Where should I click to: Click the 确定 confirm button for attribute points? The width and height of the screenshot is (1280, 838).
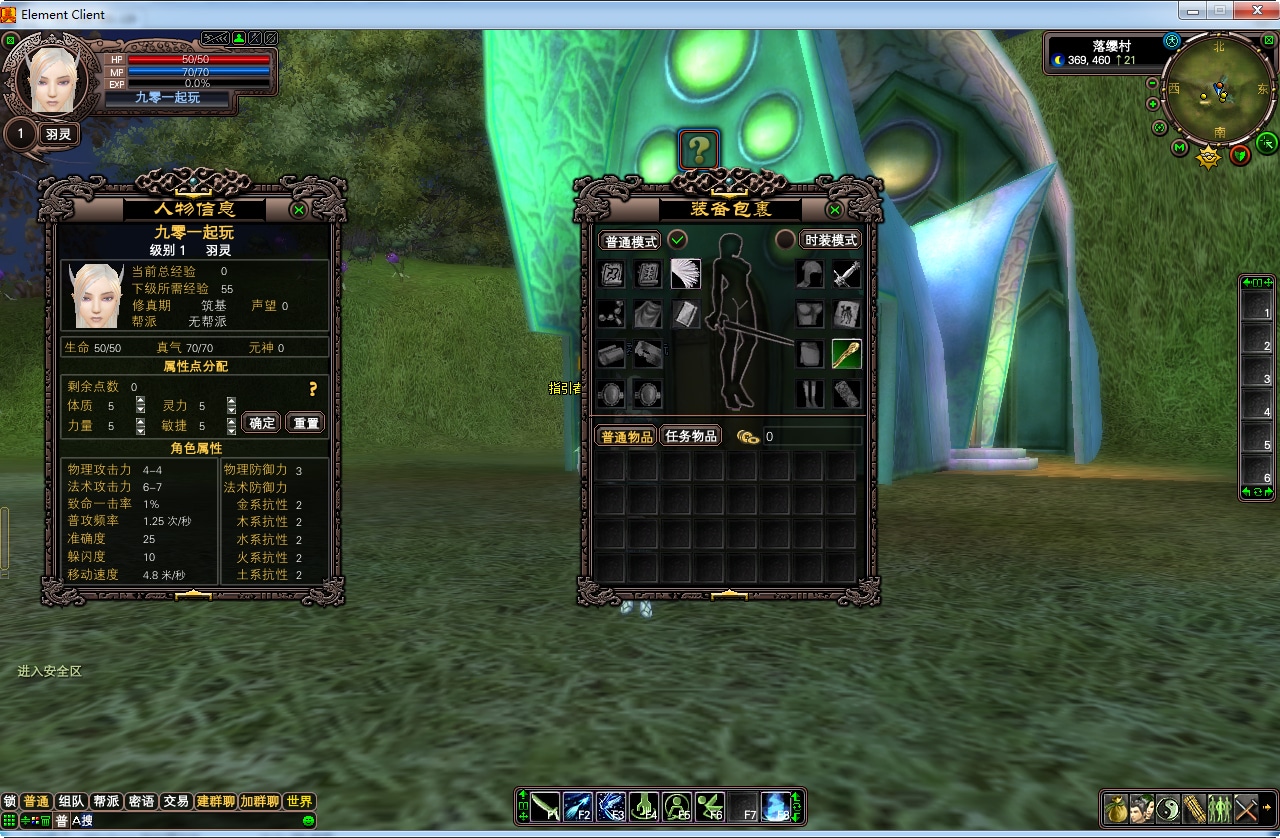coord(262,423)
